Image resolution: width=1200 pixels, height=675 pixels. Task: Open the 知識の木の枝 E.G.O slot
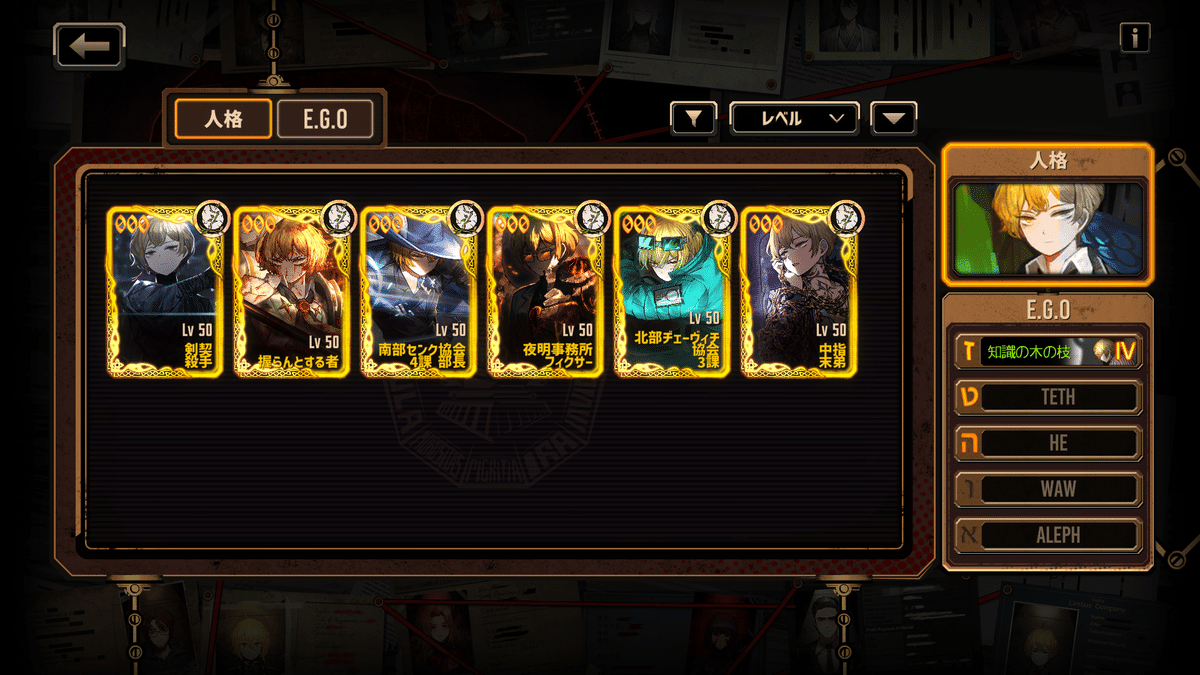(x=1047, y=351)
